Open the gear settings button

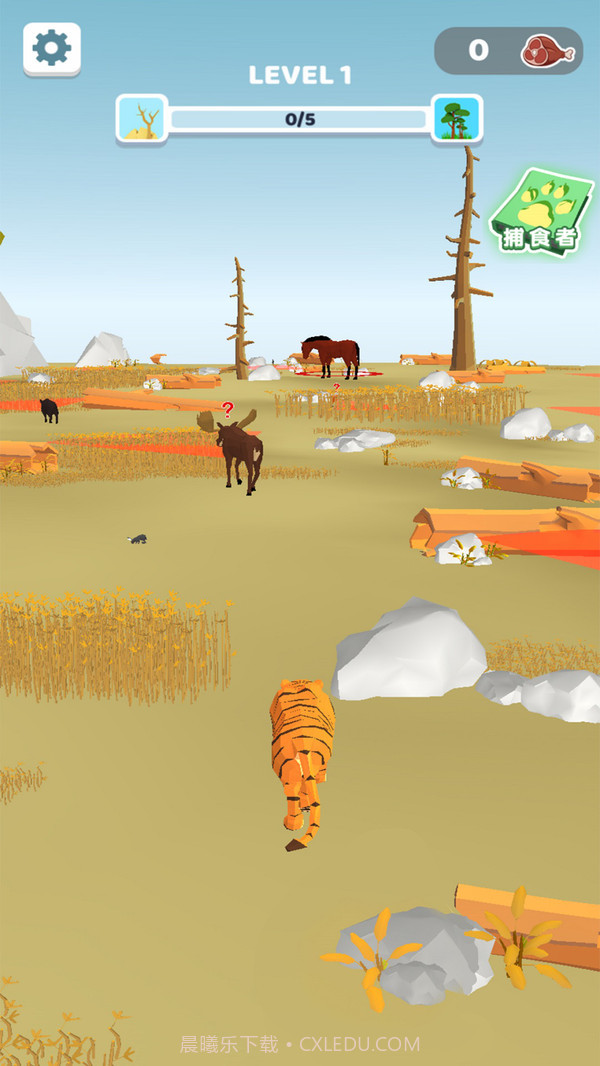pos(52,48)
